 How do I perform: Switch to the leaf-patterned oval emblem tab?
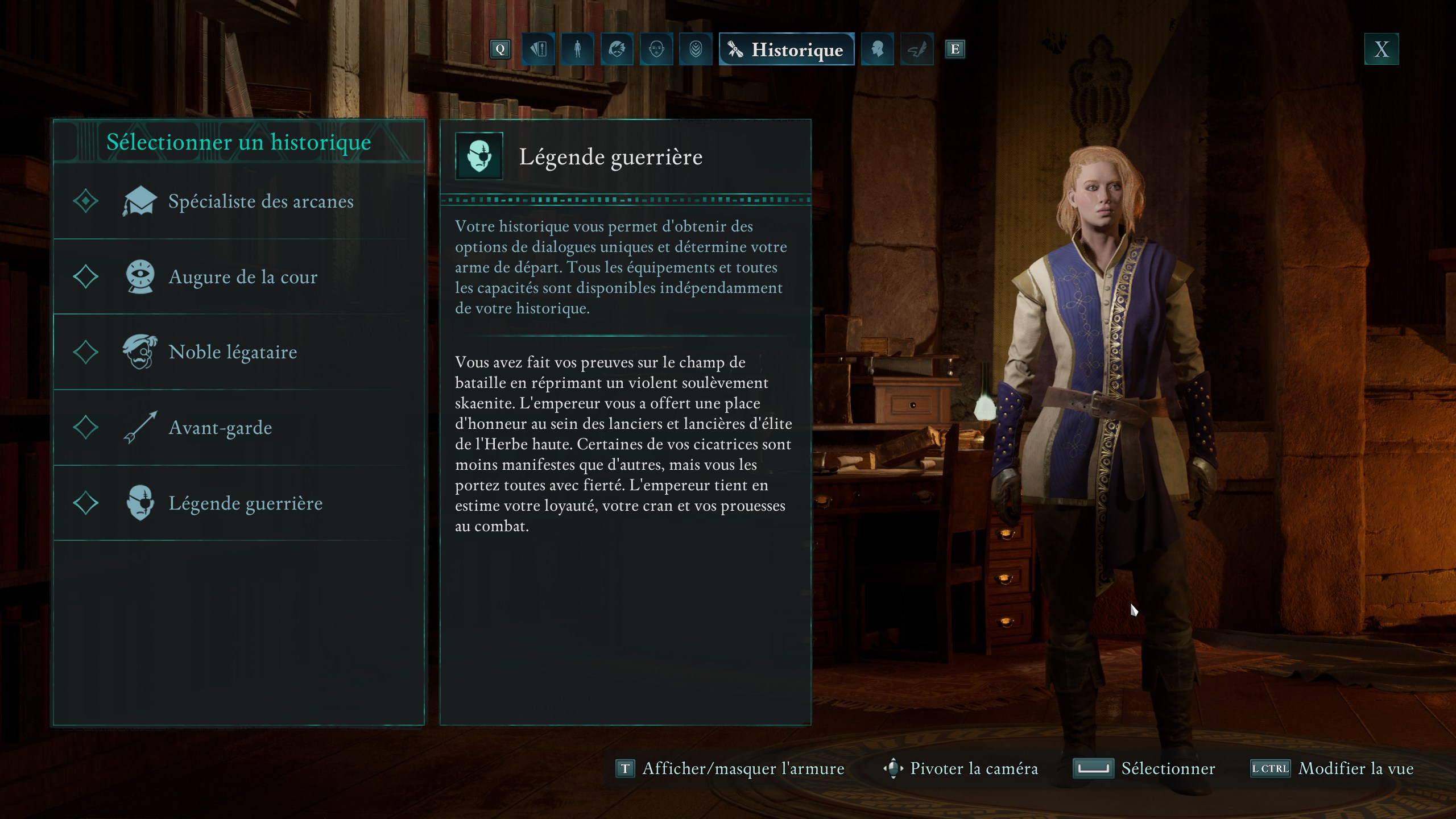tap(696, 49)
